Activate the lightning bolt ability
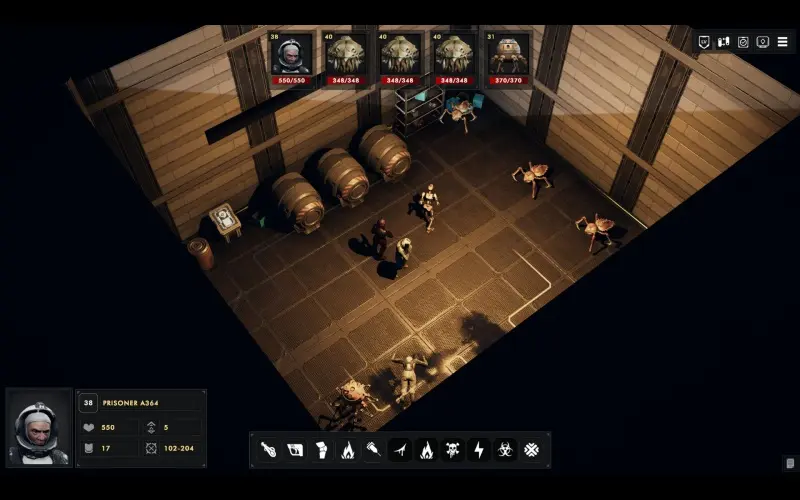The width and height of the screenshot is (800, 500). [478, 450]
